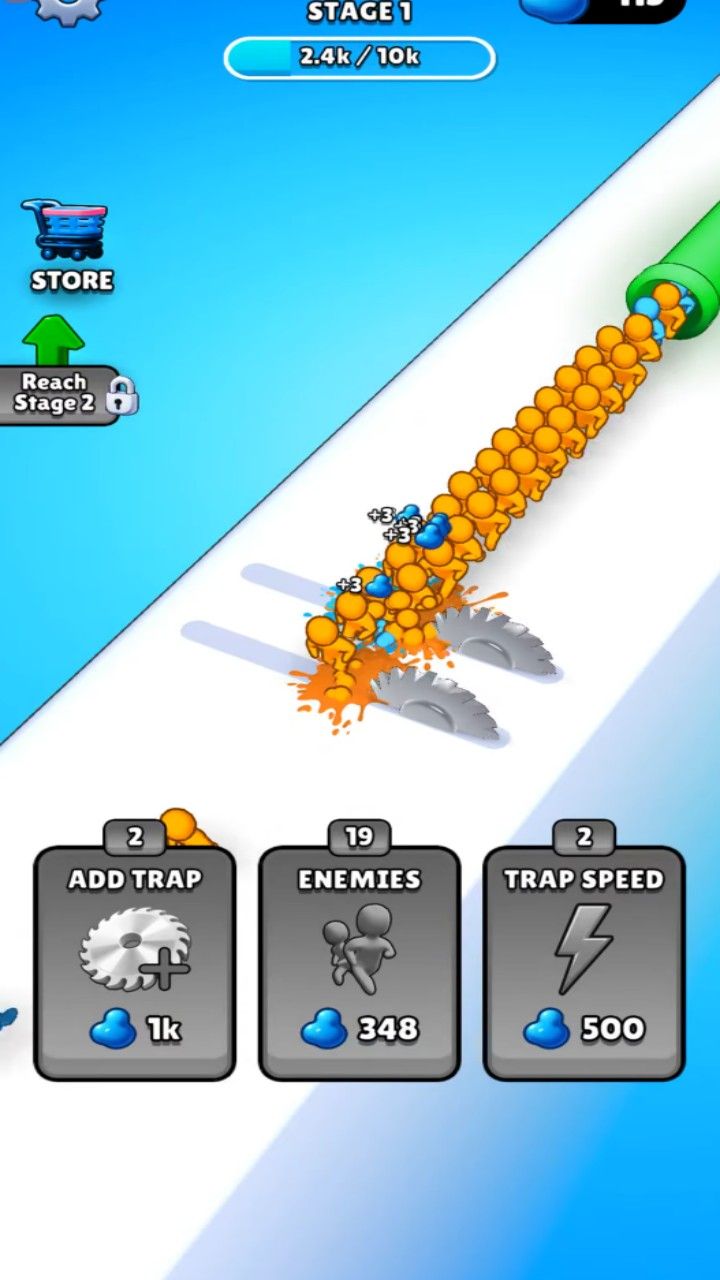Tap the locked Reach Stage 2 button
Screen dimensions: 720x1280
pos(62,393)
